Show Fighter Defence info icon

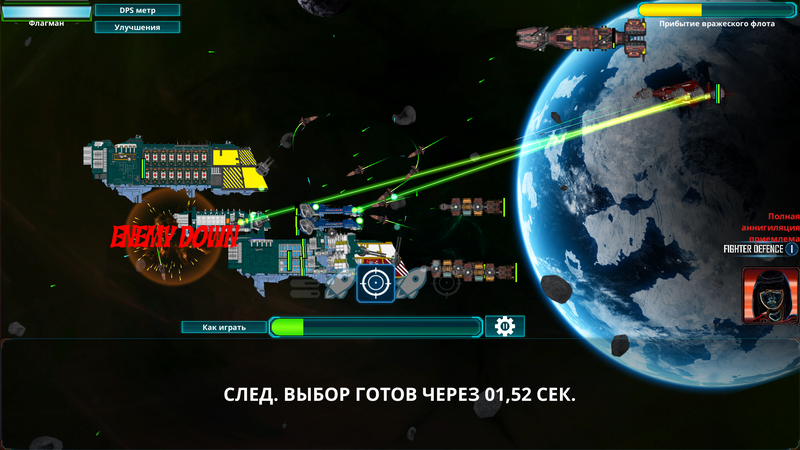(x=792, y=250)
